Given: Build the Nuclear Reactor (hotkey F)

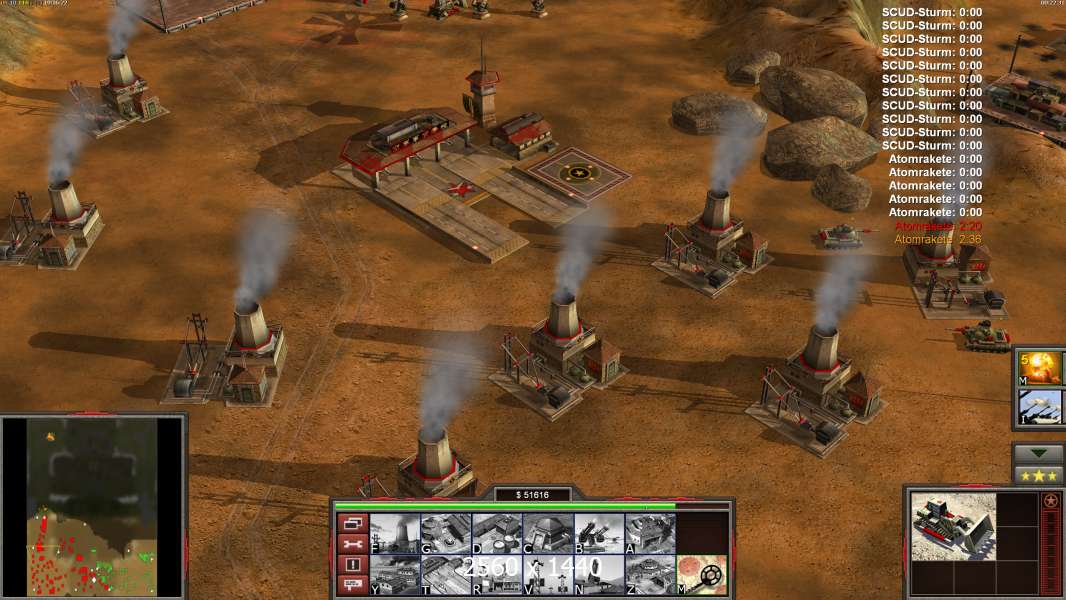Looking at the screenshot, I should click(x=395, y=534).
